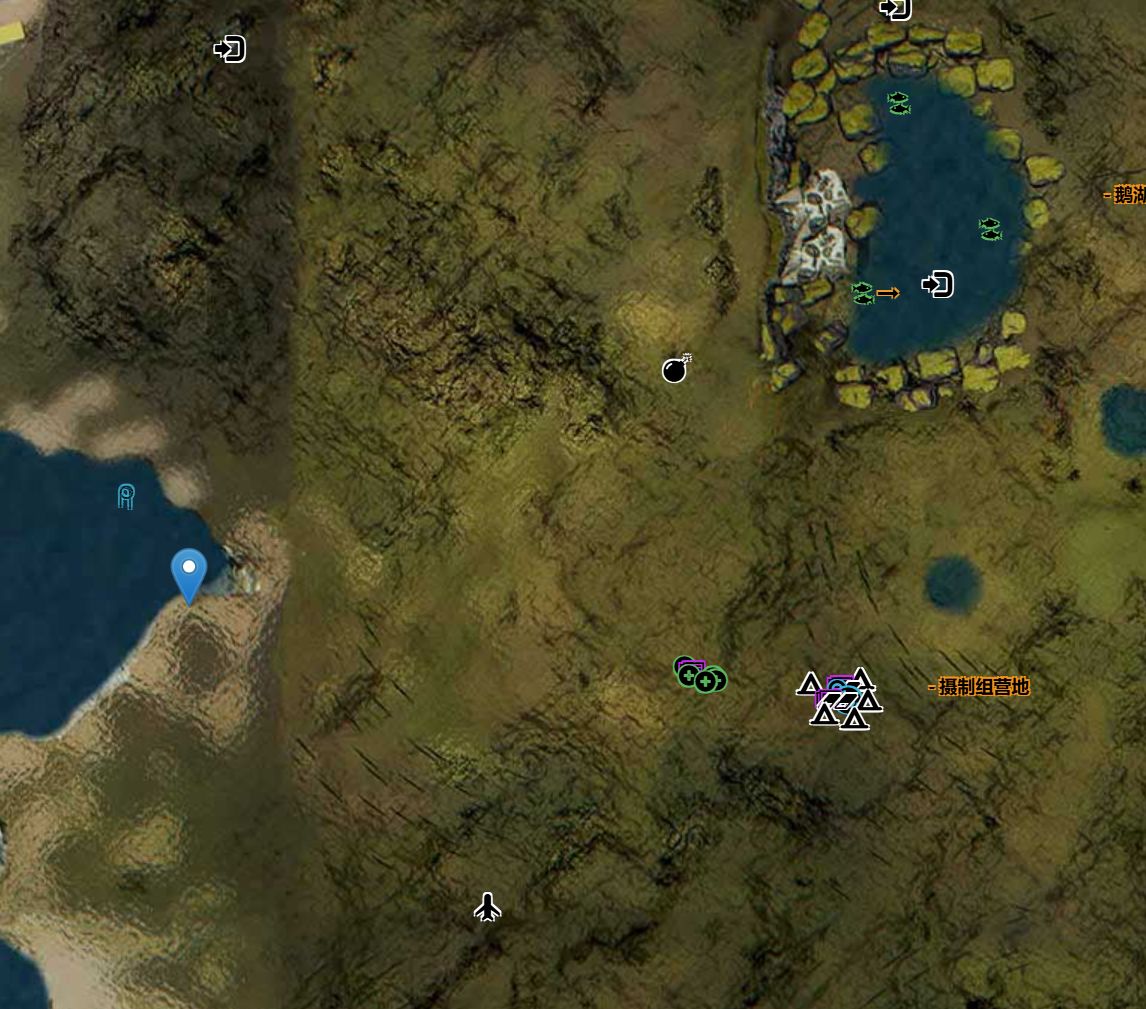Select the tent camp marker cluster
The height and width of the screenshot is (1009, 1146).
pos(840,699)
